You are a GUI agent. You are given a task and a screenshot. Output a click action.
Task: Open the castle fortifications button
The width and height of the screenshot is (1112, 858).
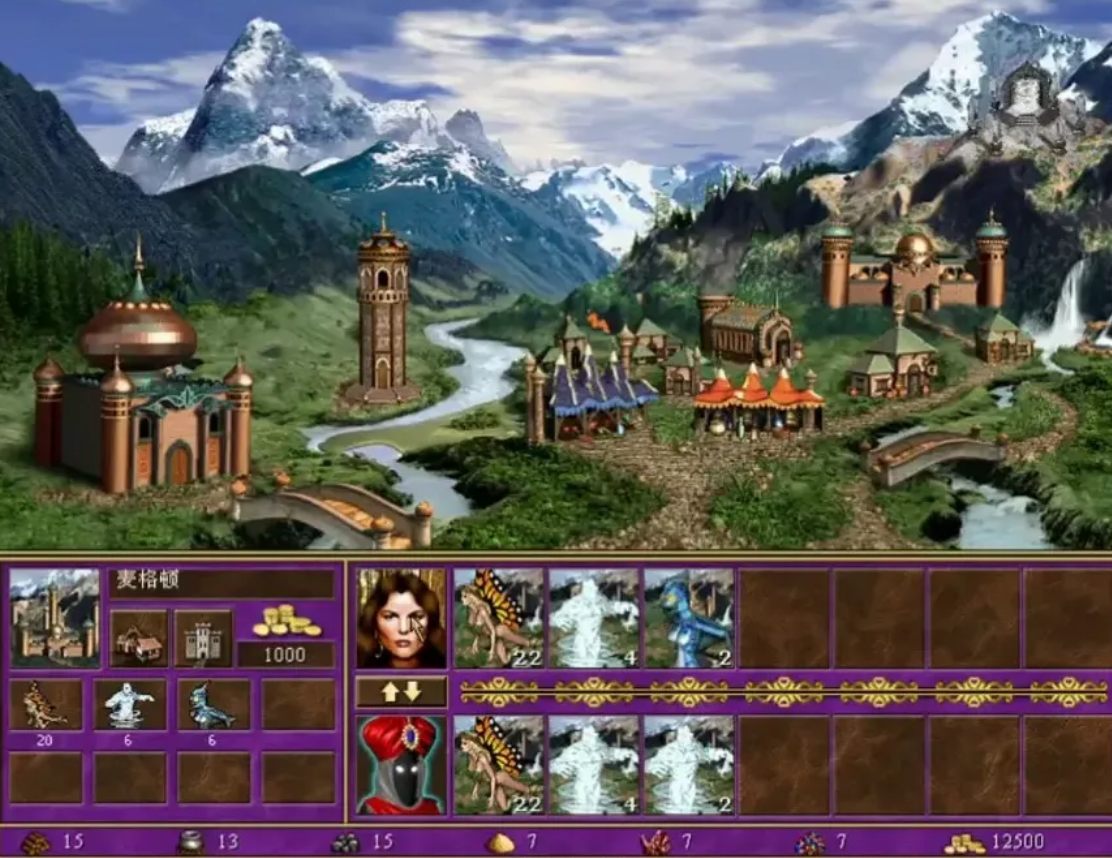(x=203, y=639)
